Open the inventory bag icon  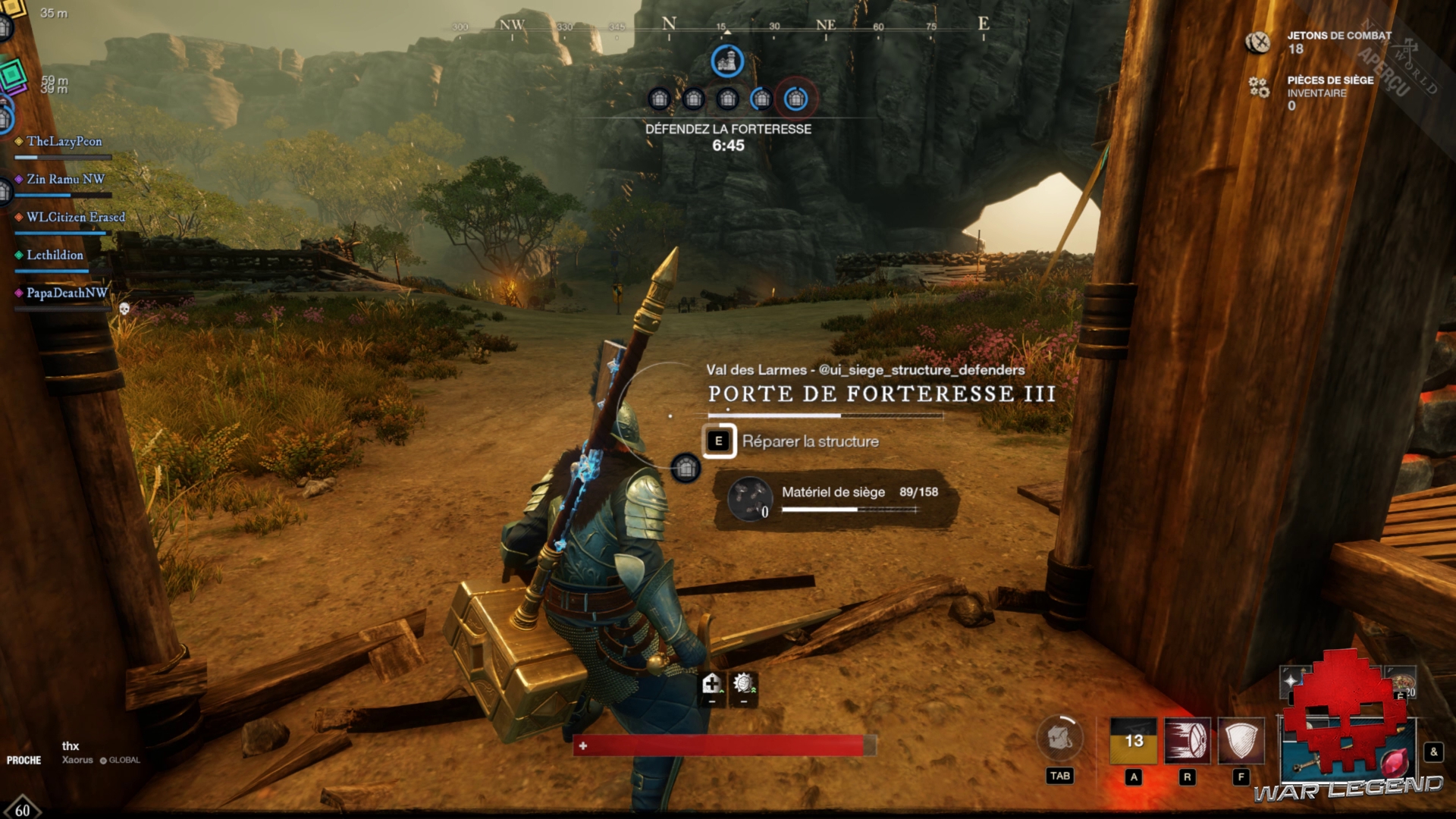pos(1059,738)
